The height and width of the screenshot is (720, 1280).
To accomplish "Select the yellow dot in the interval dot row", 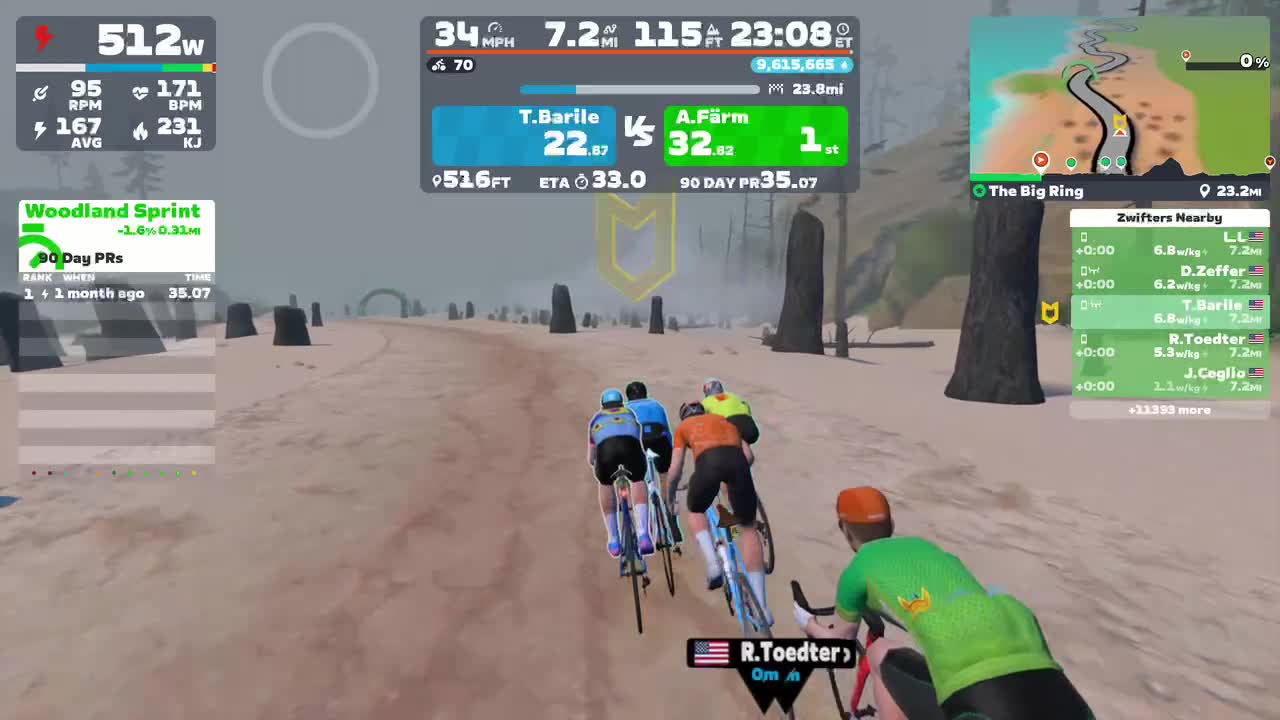I will (x=193, y=473).
